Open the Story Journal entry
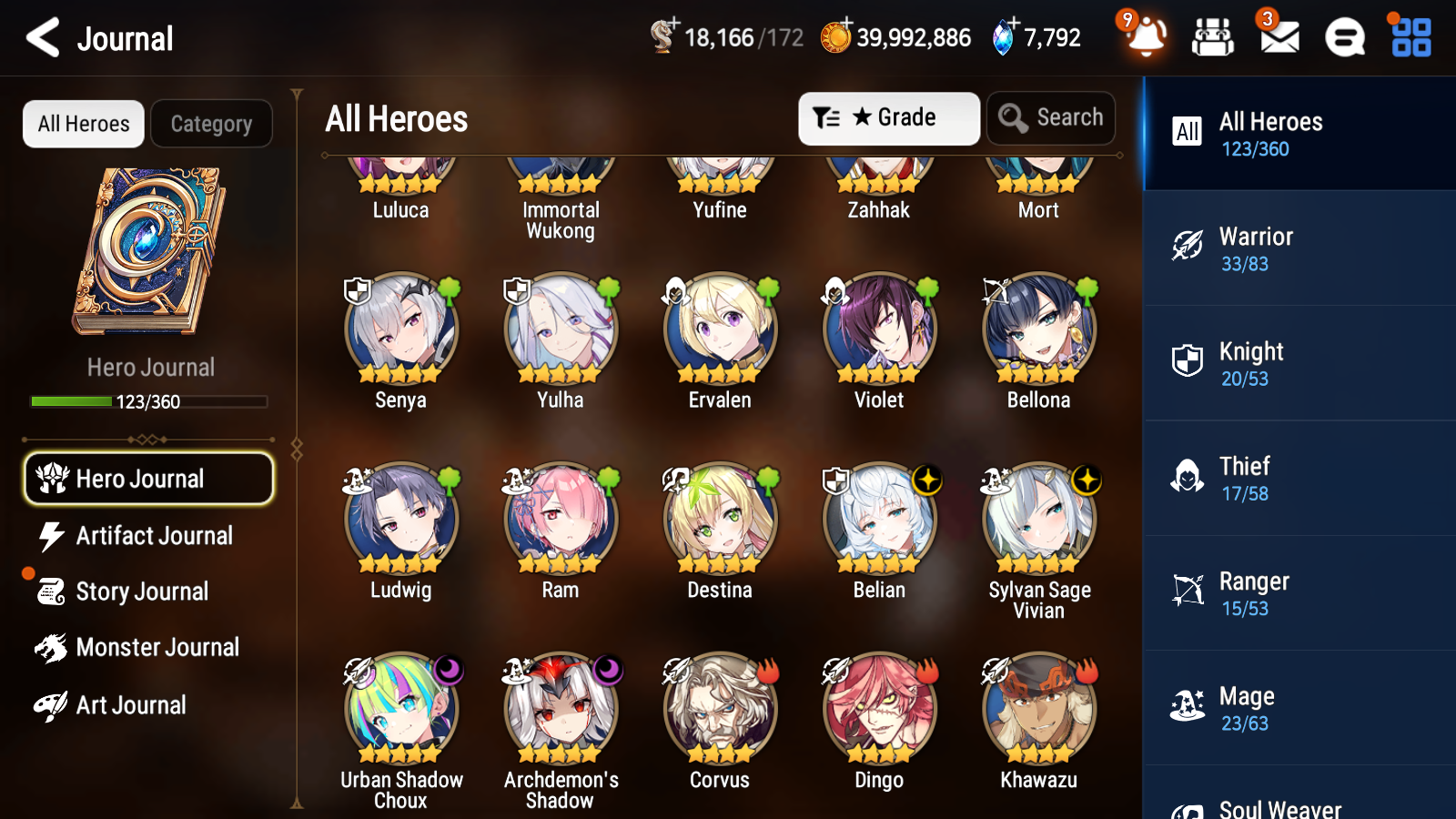This screenshot has height=819, width=1456. 142,591
